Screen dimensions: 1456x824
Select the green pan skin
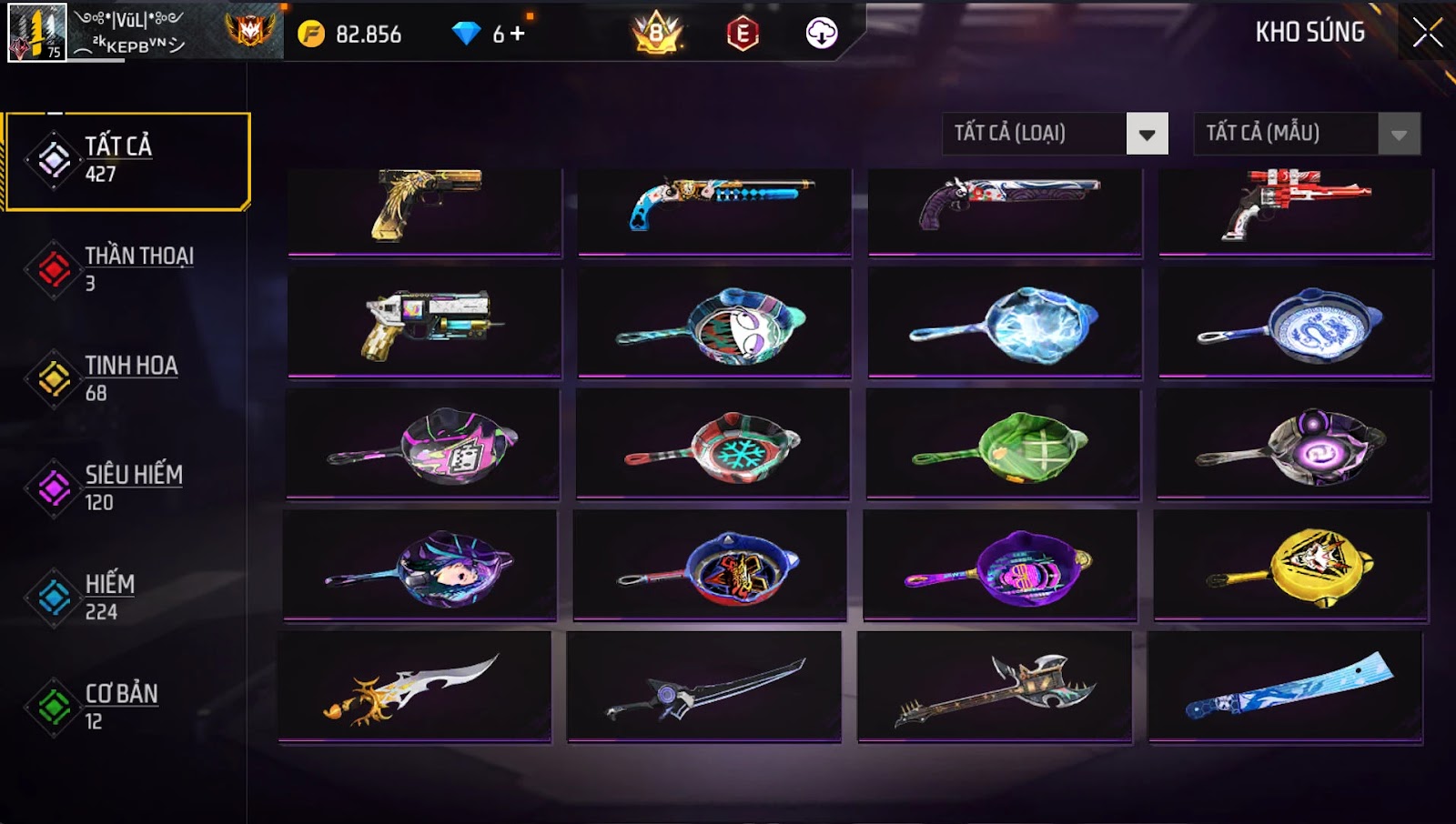[1003, 446]
